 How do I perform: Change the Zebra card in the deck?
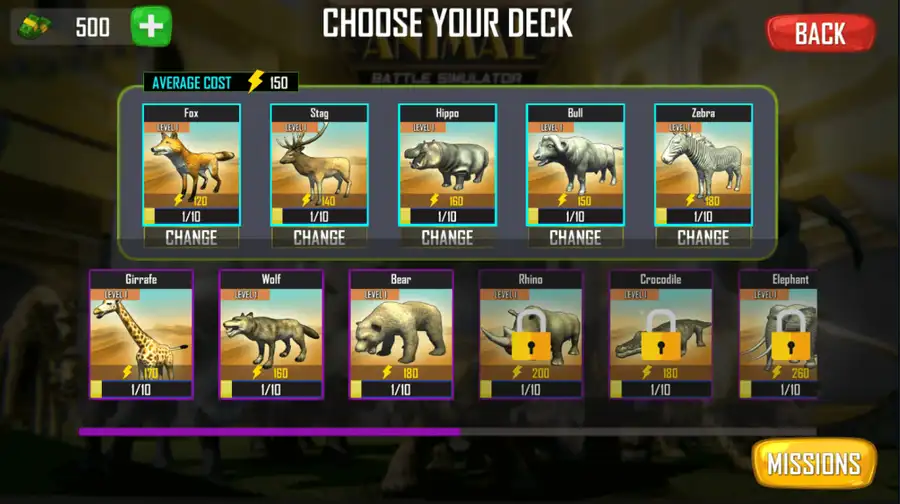703,238
